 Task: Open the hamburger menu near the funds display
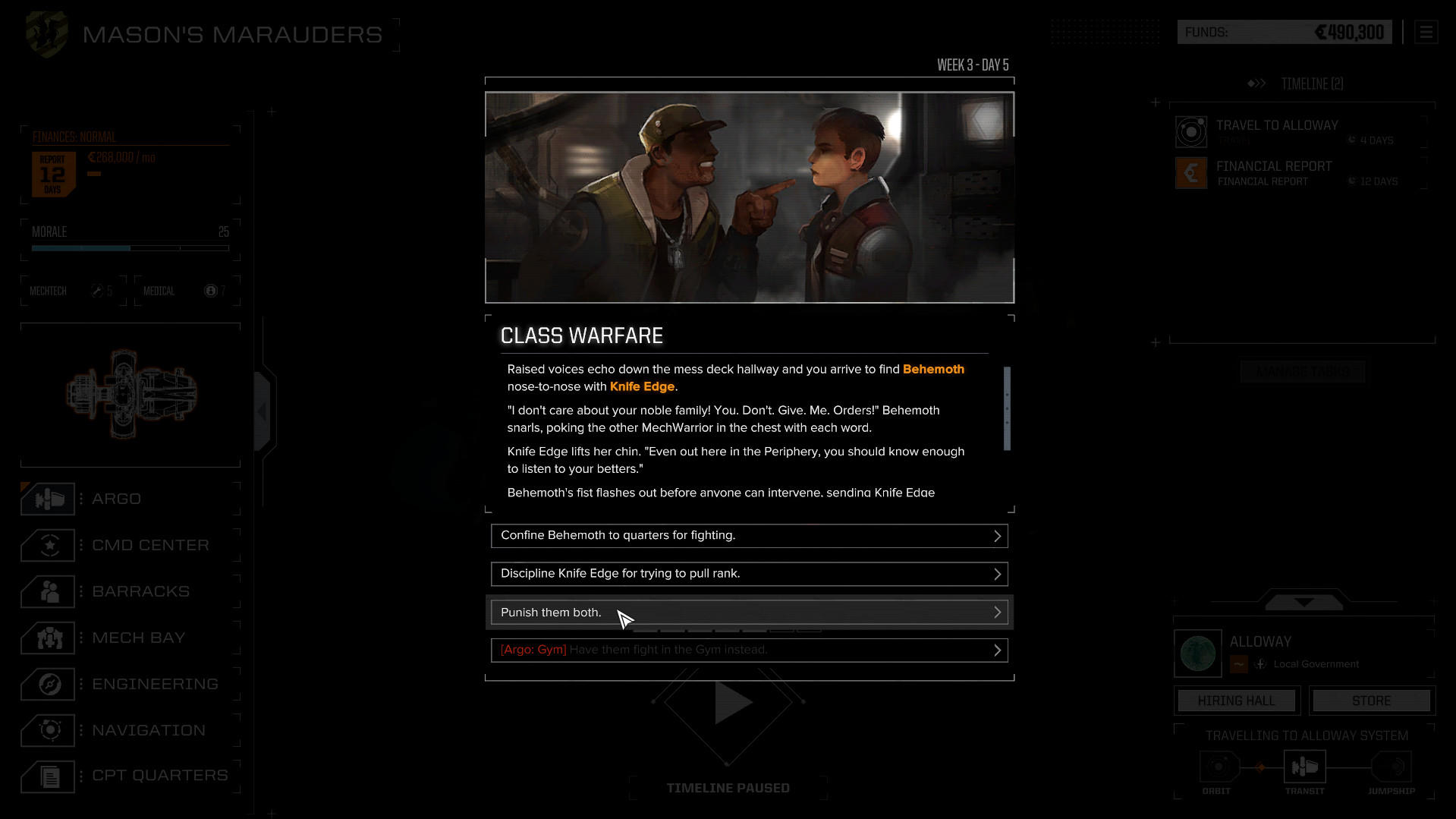point(1426,32)
